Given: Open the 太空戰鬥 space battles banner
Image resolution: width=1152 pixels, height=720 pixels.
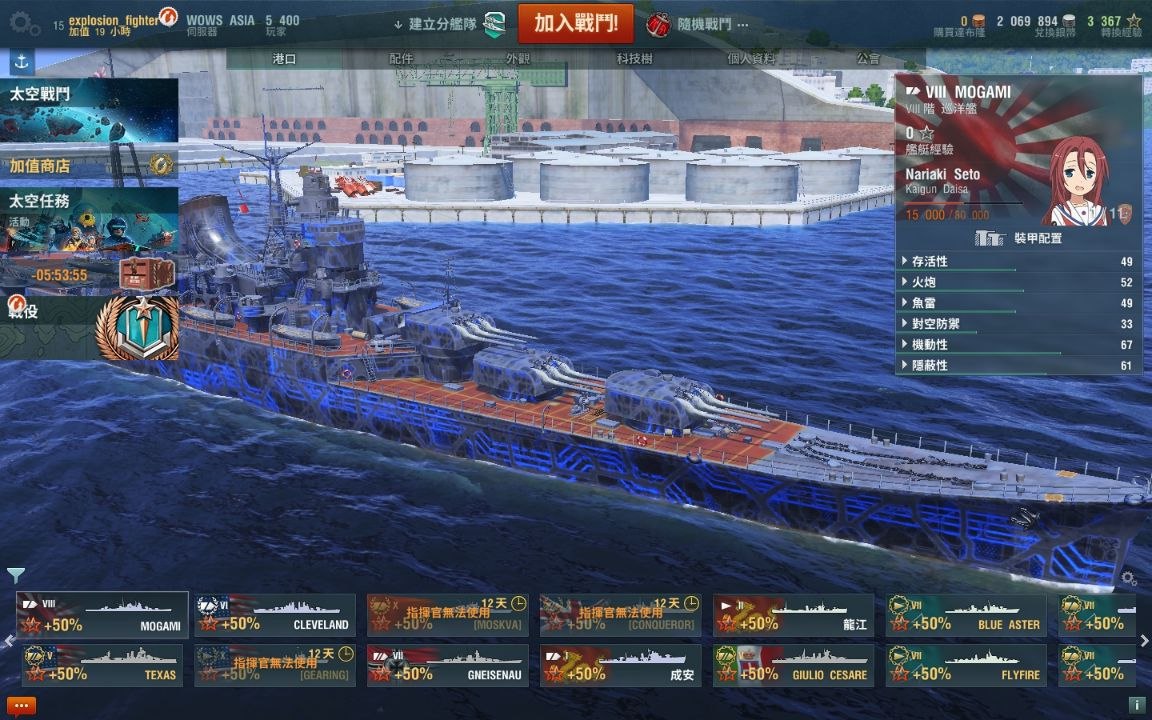Looking at the screenshot, I should click(89, 111).
